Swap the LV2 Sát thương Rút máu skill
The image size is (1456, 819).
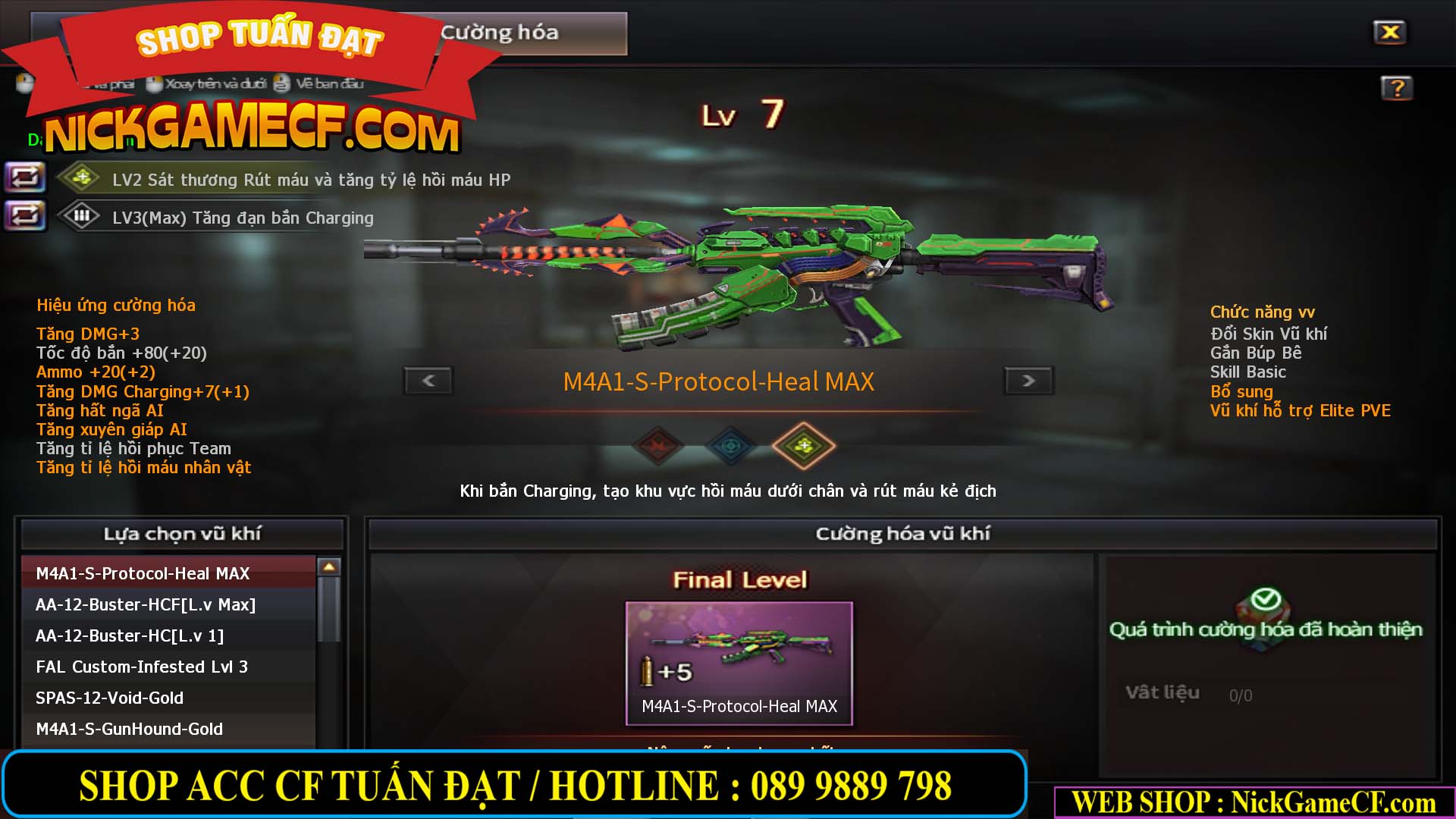tap(25, 178)
